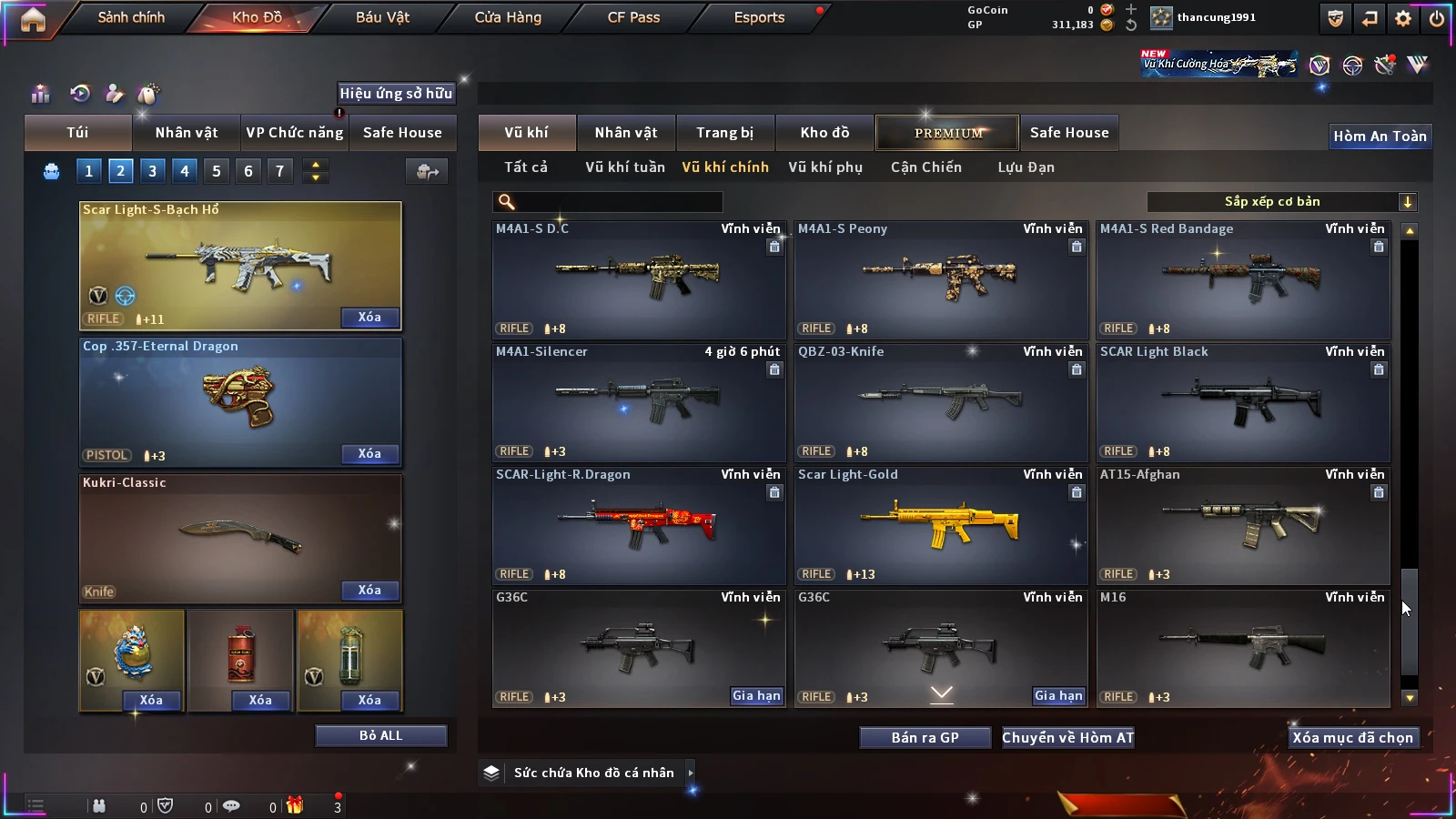Switch to bag number 3
The height and width of the screenshot is (819, 1456).
click(x=152, y=171)
